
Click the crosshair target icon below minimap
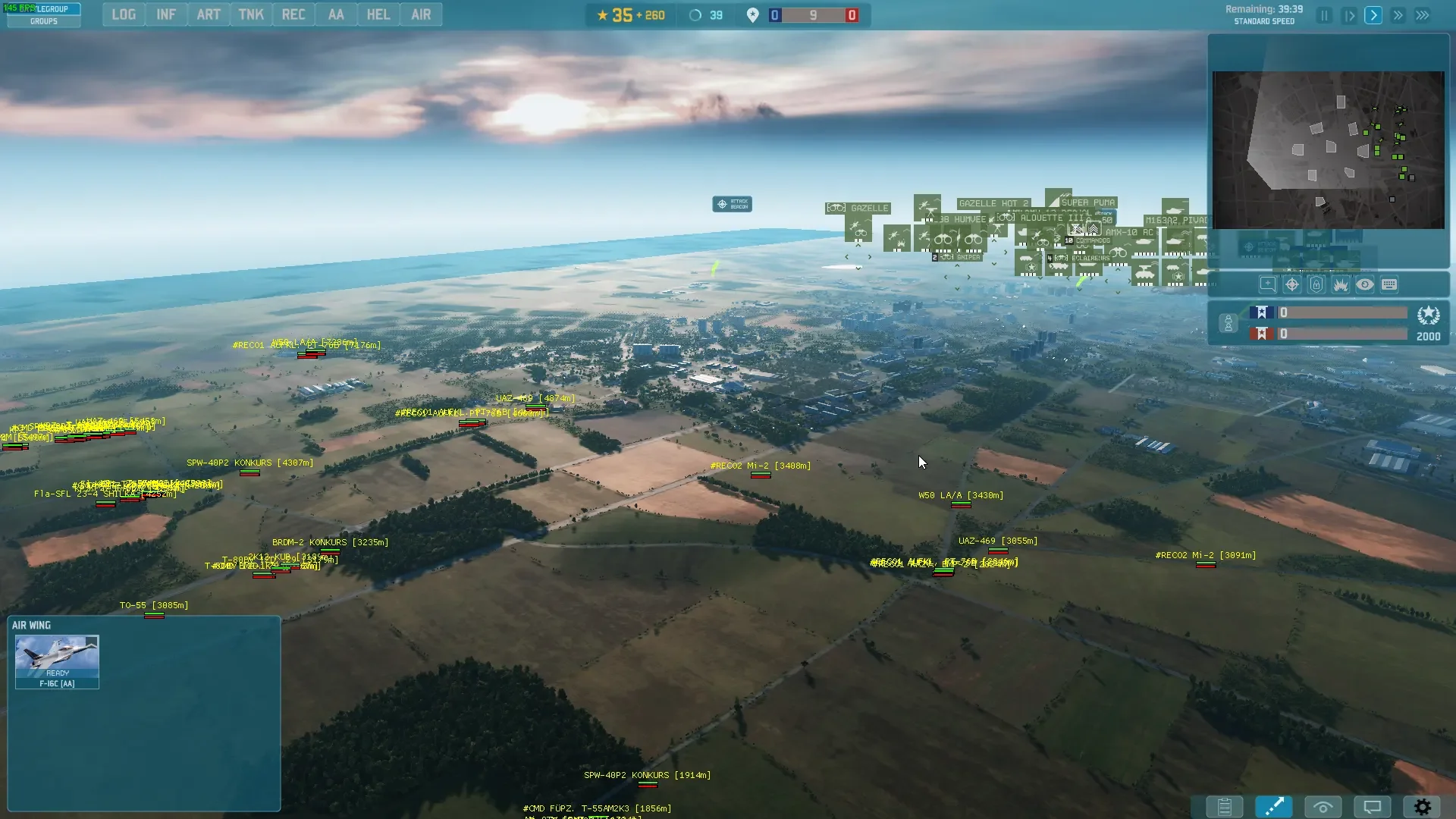(x=1292, y=284)
